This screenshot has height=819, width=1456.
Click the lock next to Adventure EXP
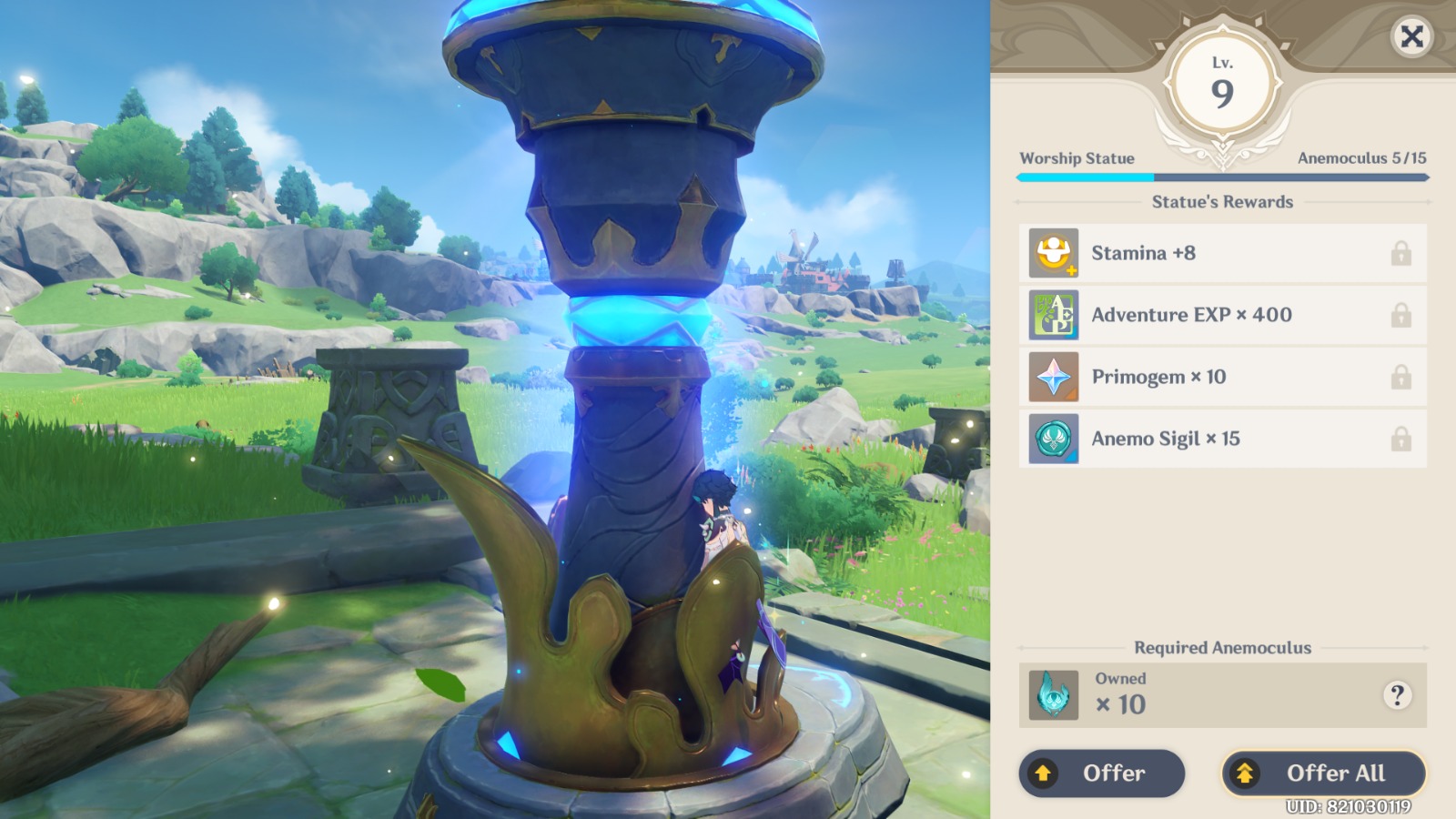pos(1401,315)
